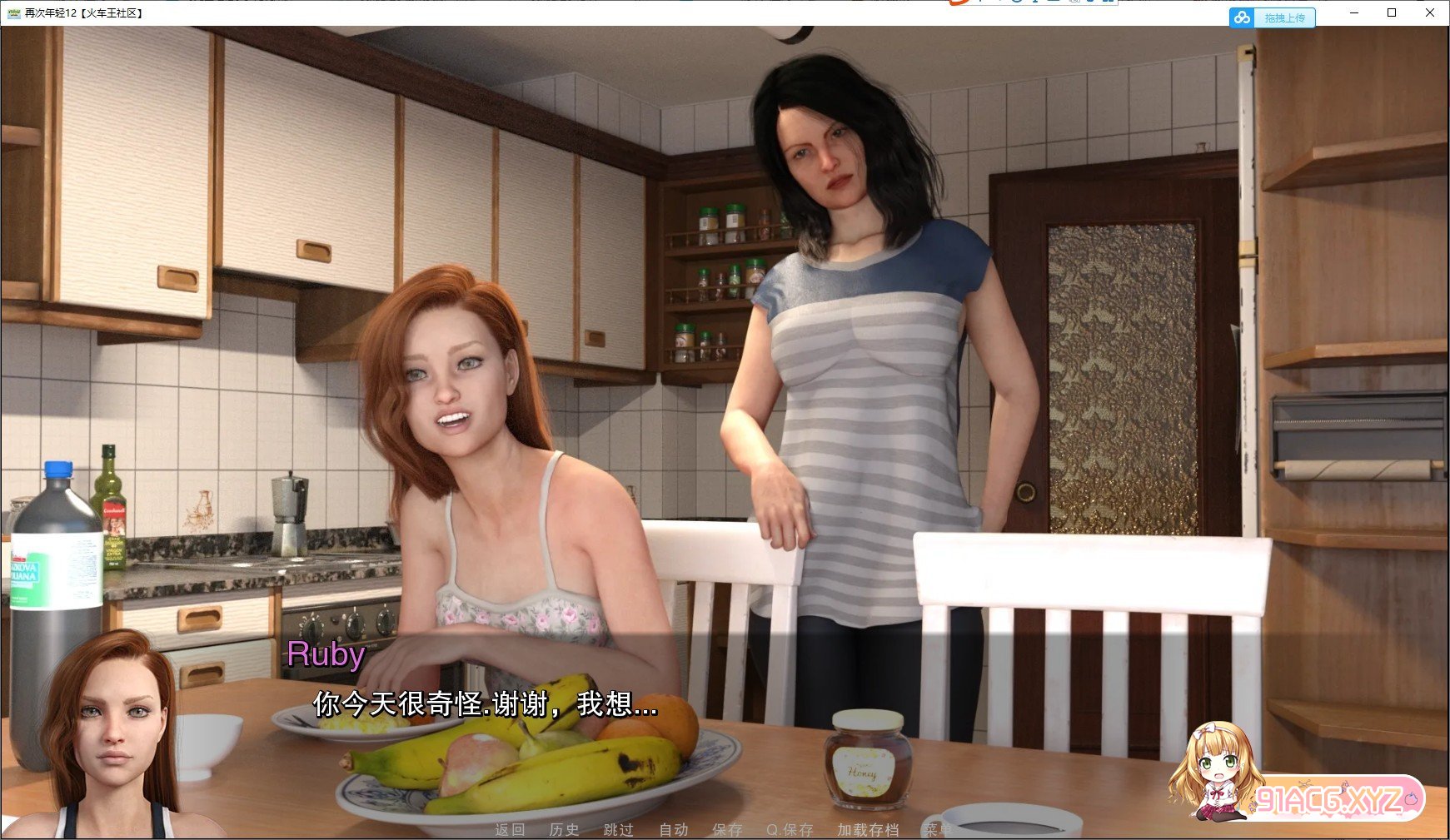
Task: Click the rightmost blue icon in the top toolbar strip
Action: [x=1110, y=3]
